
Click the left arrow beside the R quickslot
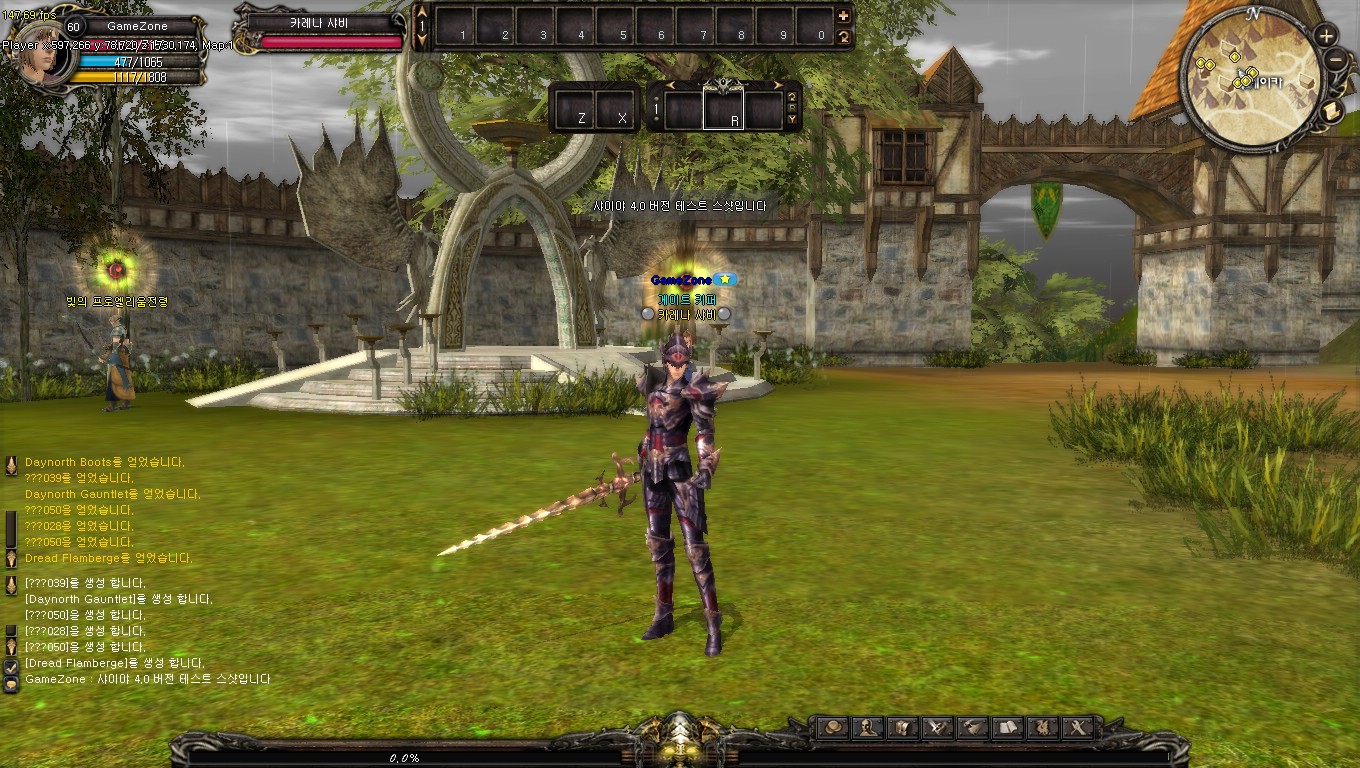point(670,87)
